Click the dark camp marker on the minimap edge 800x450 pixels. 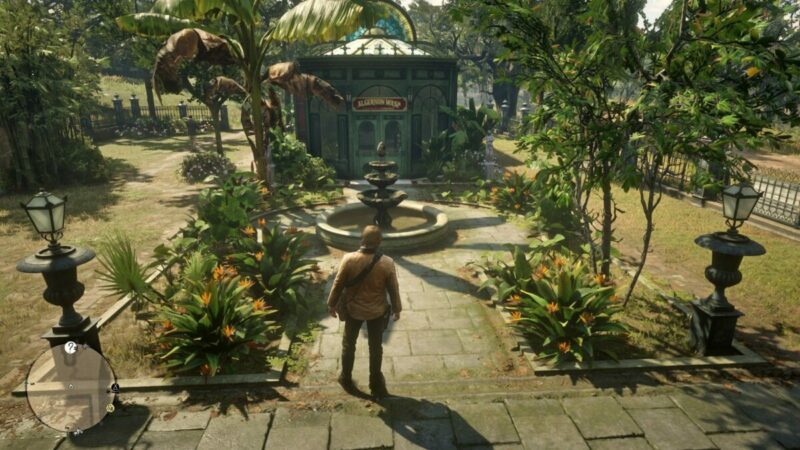[114, 388]
